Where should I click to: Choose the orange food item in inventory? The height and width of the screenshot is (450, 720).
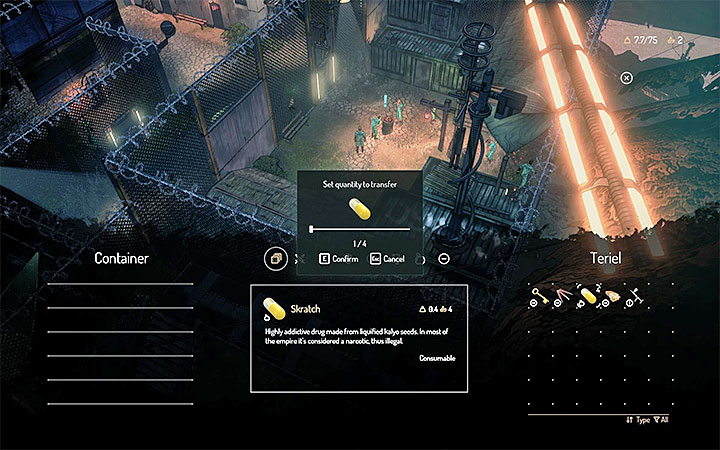coord(613,296)
